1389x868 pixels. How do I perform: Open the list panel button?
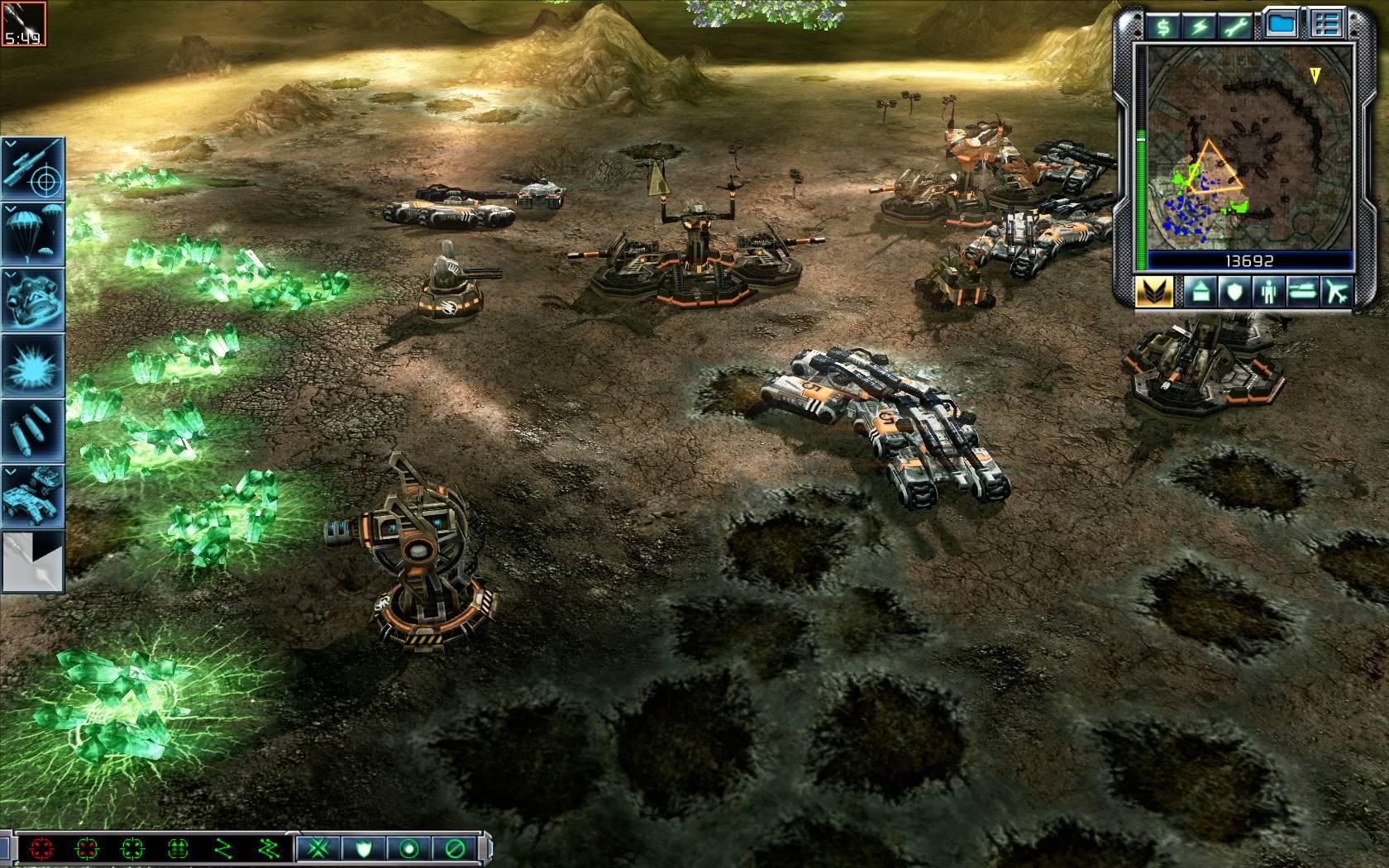click(1327, 26)
